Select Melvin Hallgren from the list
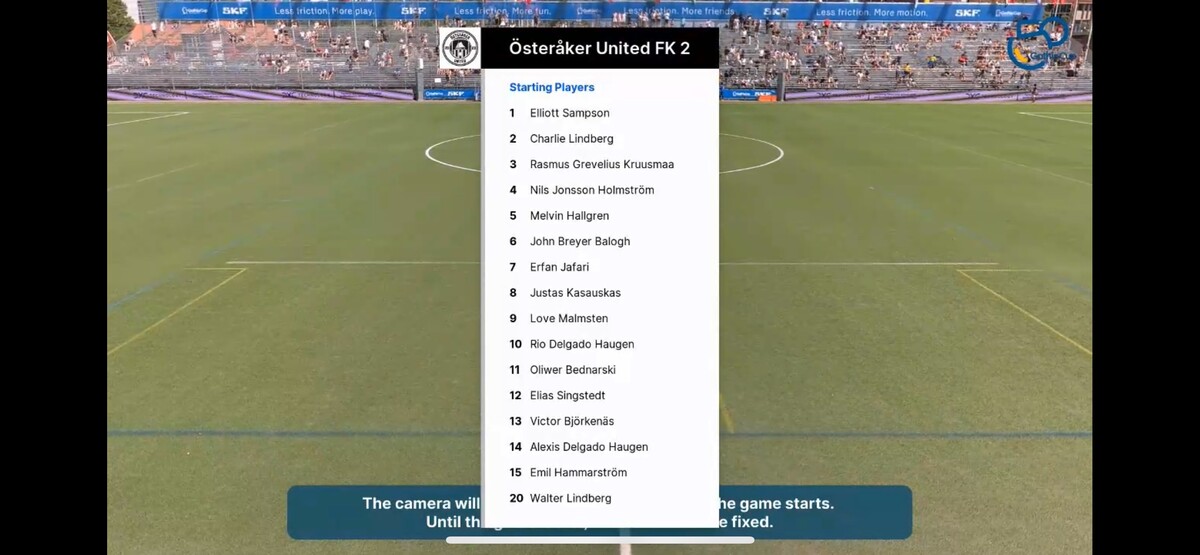Screen dimensions: 1200x555 [x=569, y=216]
